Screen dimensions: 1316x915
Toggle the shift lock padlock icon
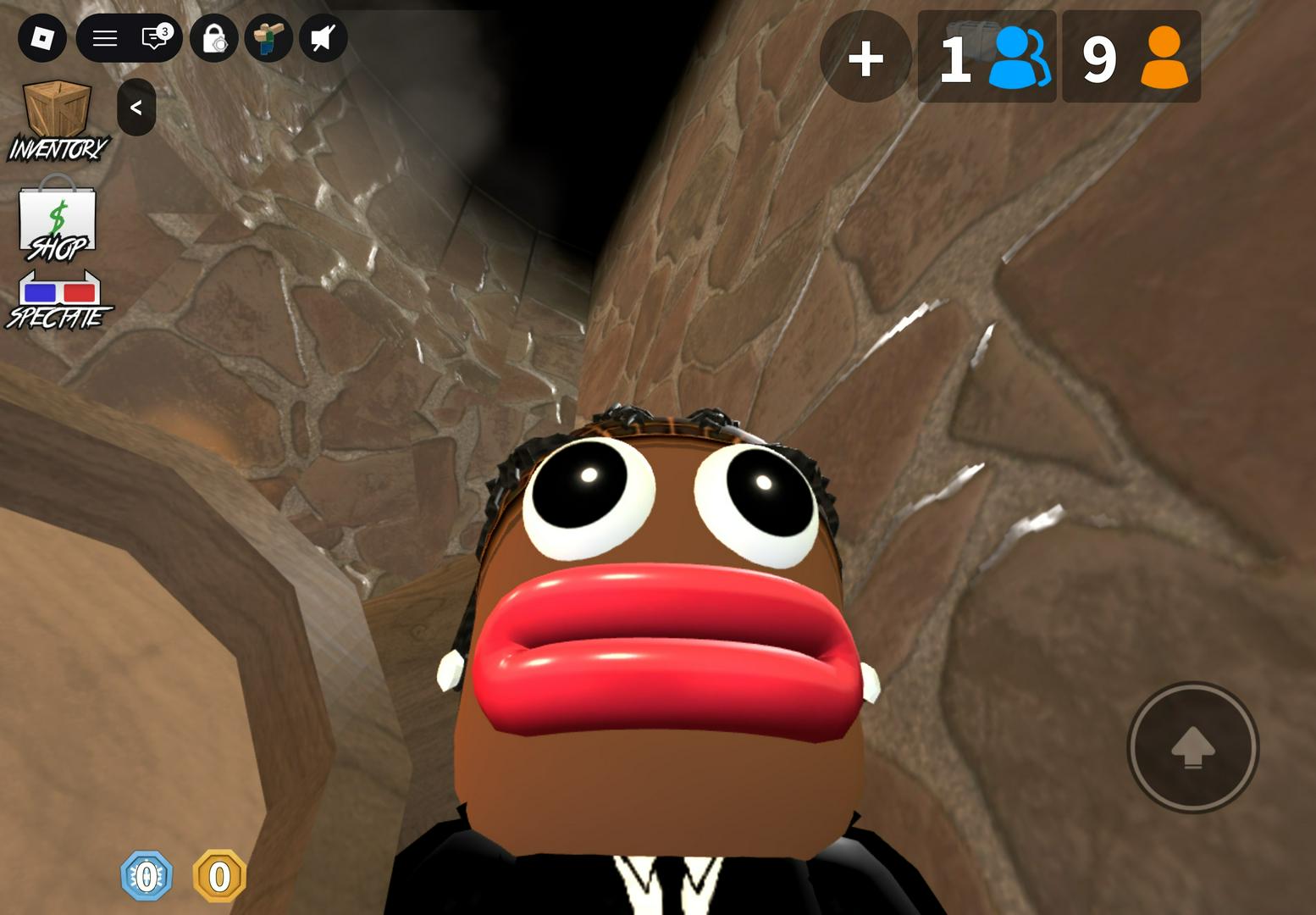coord(214,38)
